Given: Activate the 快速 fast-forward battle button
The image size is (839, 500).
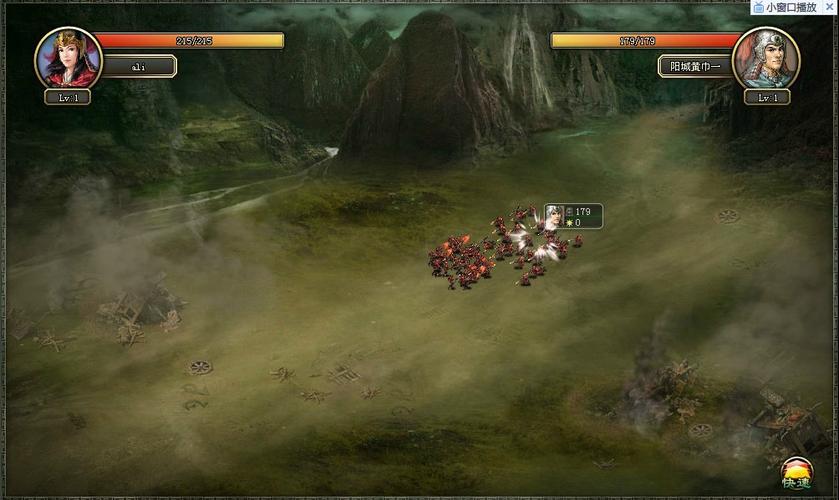Looking at the screenshot, I should 797,475.
